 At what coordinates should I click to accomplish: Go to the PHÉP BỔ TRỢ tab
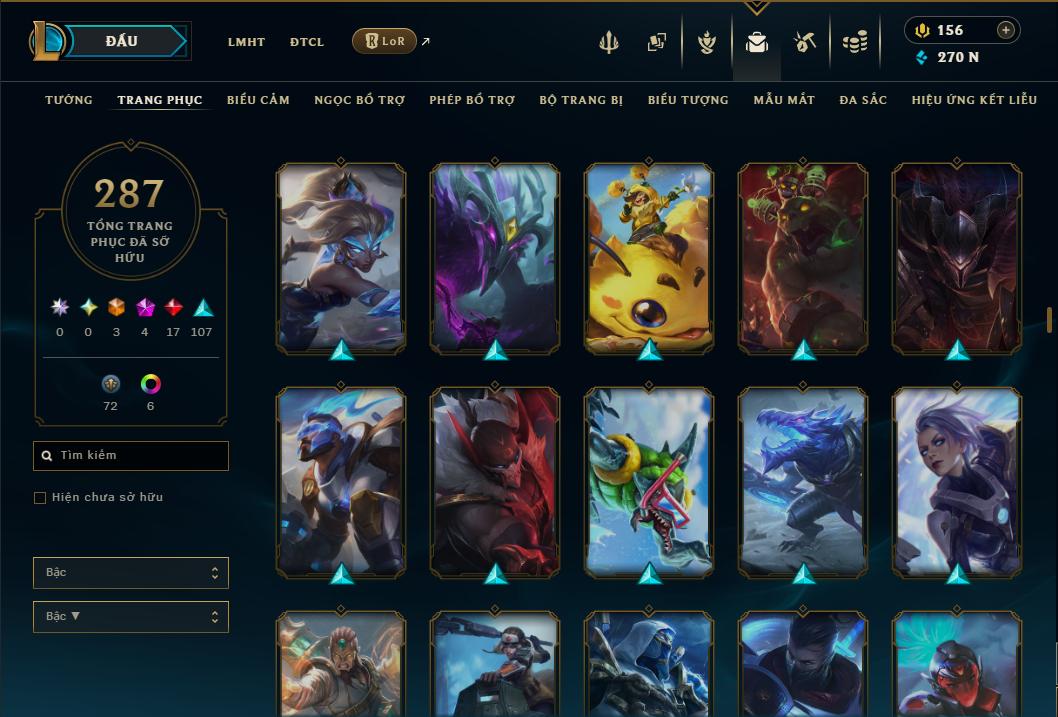pos(472,100)
